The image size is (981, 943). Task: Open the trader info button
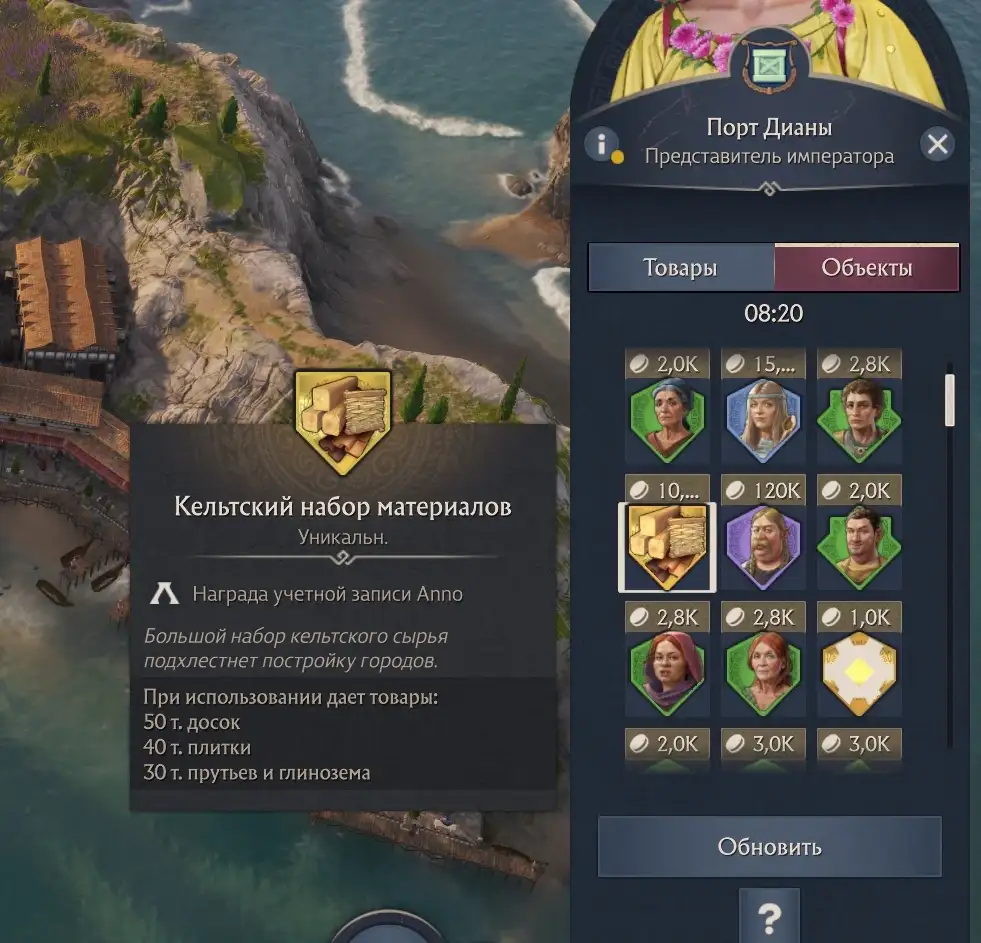click(601, 144)
